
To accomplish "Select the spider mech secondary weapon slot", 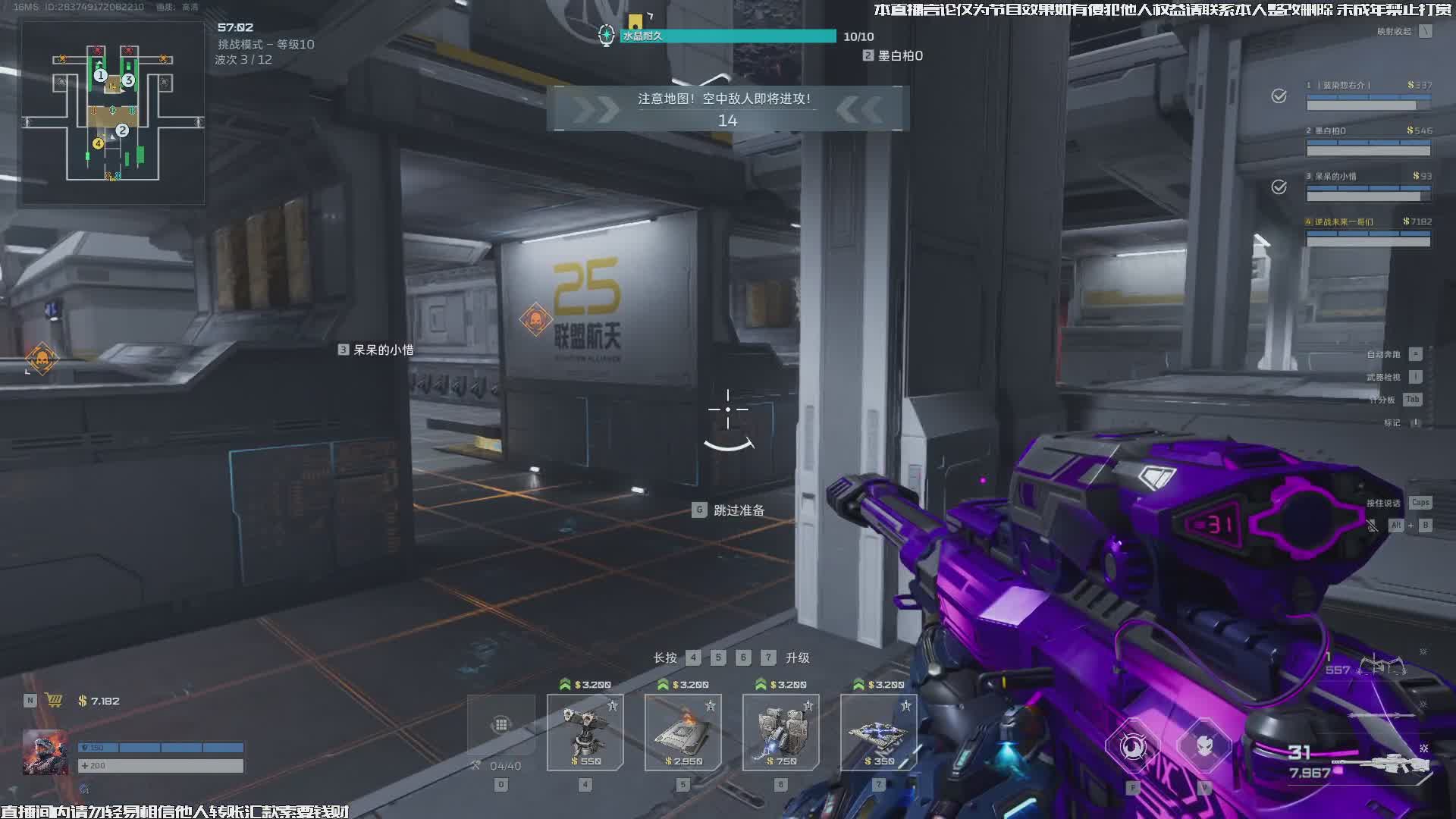I will tap(1382, 667).
